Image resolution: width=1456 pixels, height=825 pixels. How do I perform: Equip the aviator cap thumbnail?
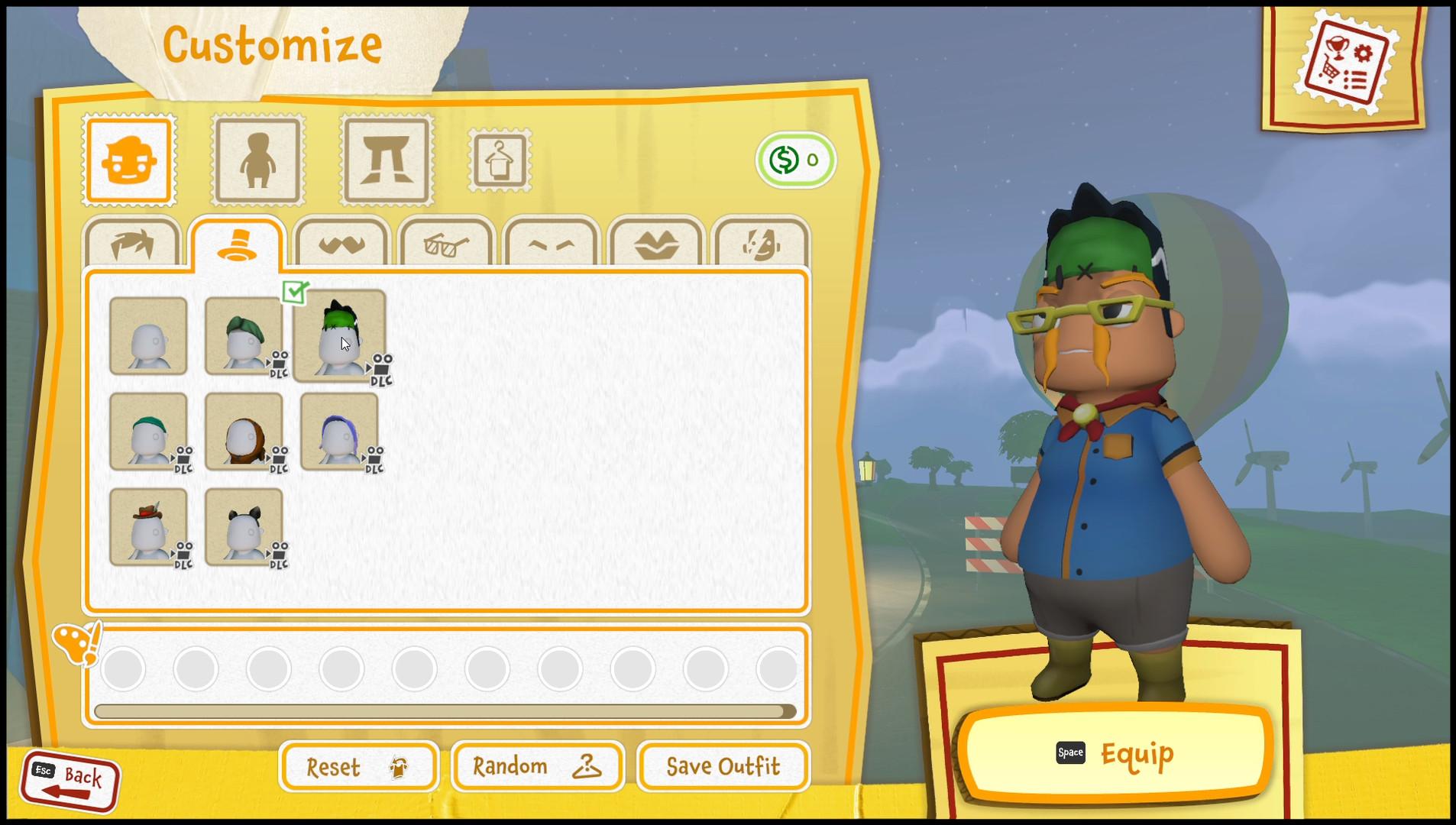point(245,433)
